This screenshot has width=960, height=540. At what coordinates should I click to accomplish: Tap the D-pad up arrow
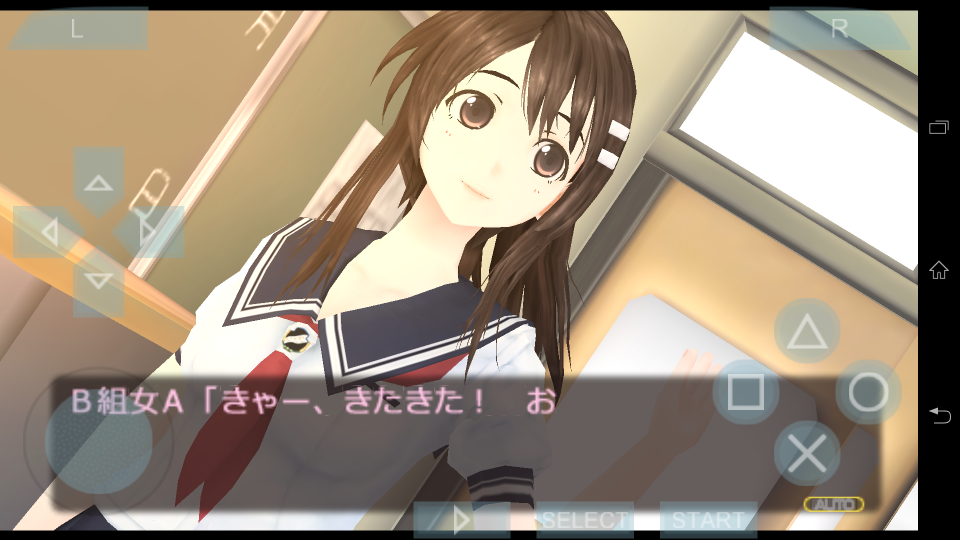tap(98, 182)
